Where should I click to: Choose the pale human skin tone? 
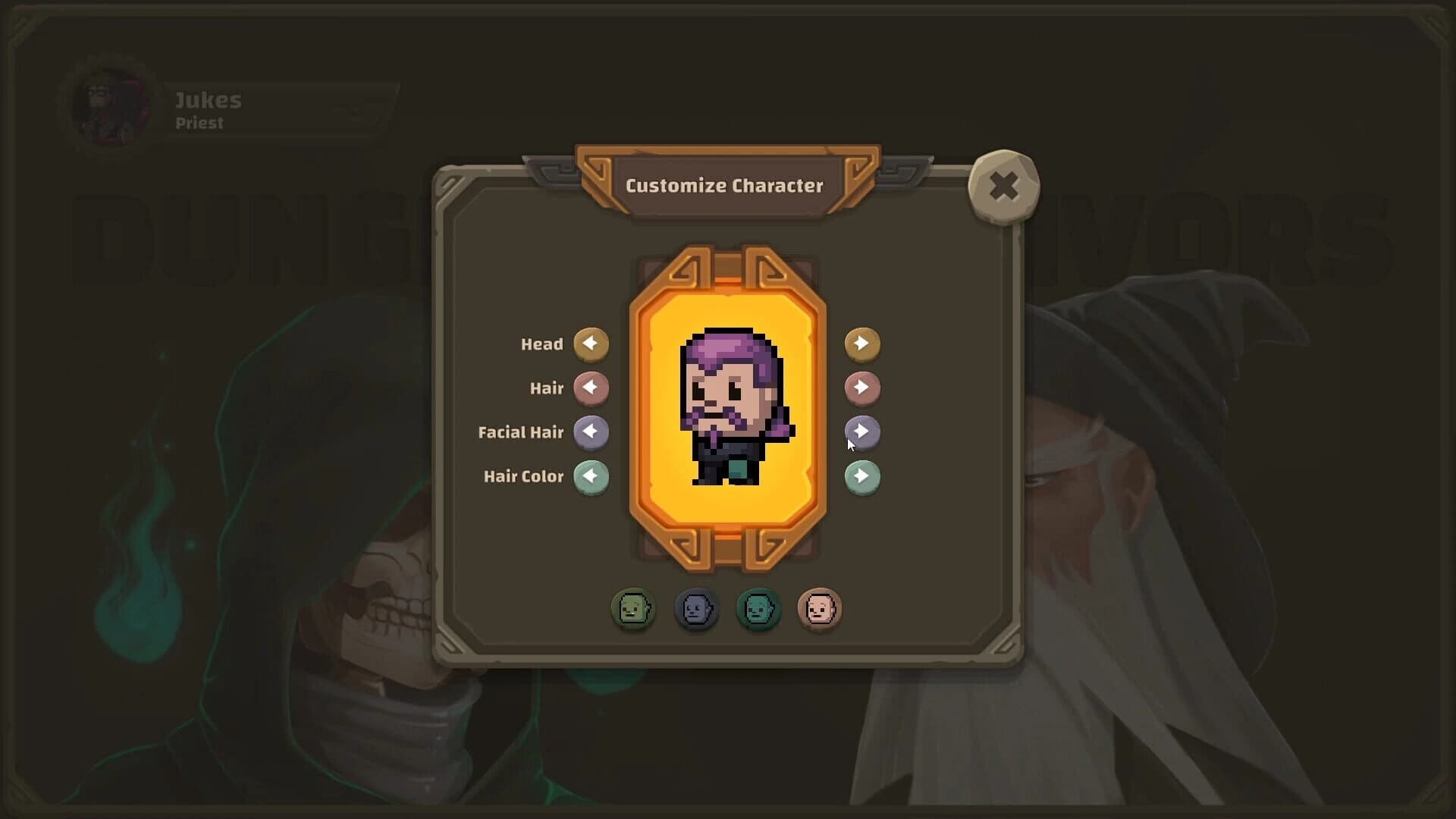(x=821, y=609)
